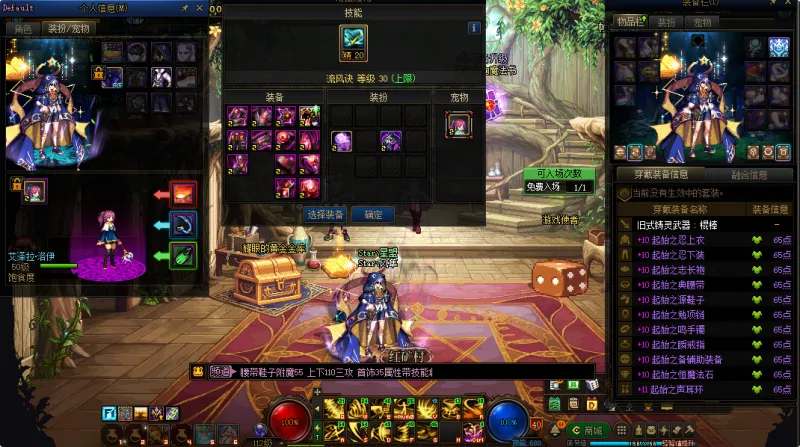The height and width of the screenshot is (447, 800).
Task: Switch to the 融合信息 tab
Action: pyautogui.click(x=749, y=174)
